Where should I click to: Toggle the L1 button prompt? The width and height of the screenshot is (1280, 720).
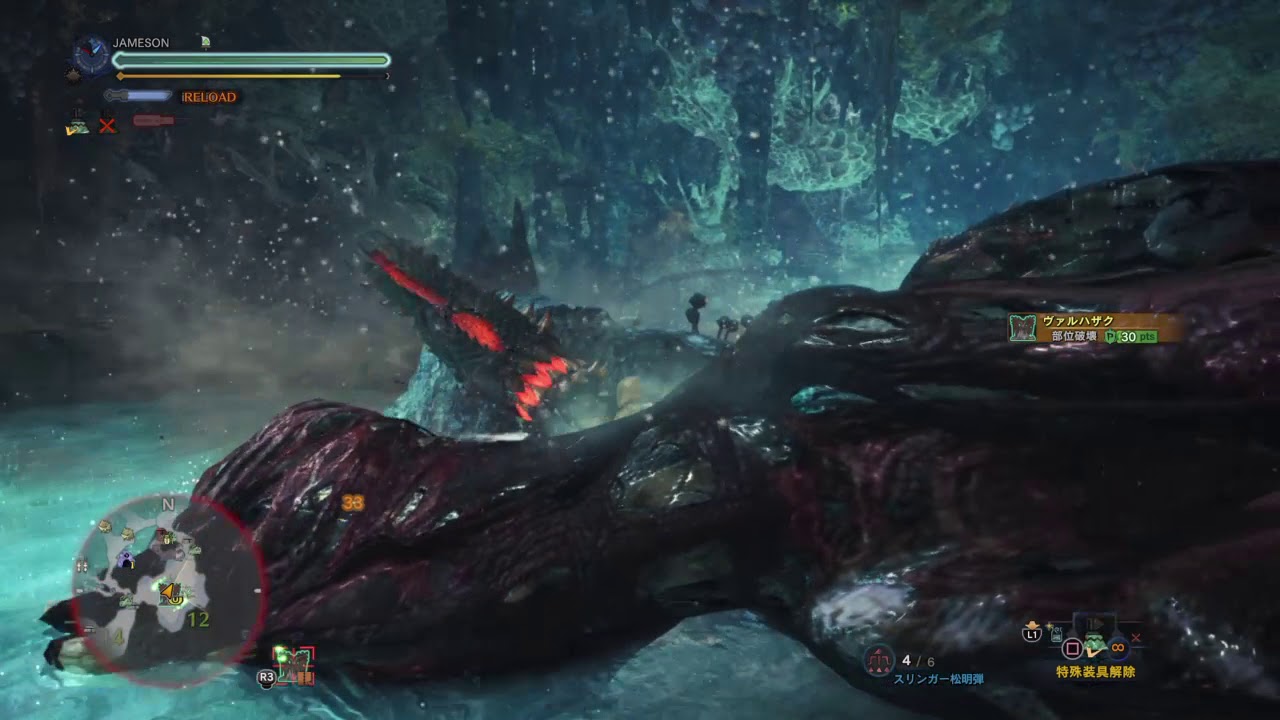pyautogui.click(x=1033, y=635)
